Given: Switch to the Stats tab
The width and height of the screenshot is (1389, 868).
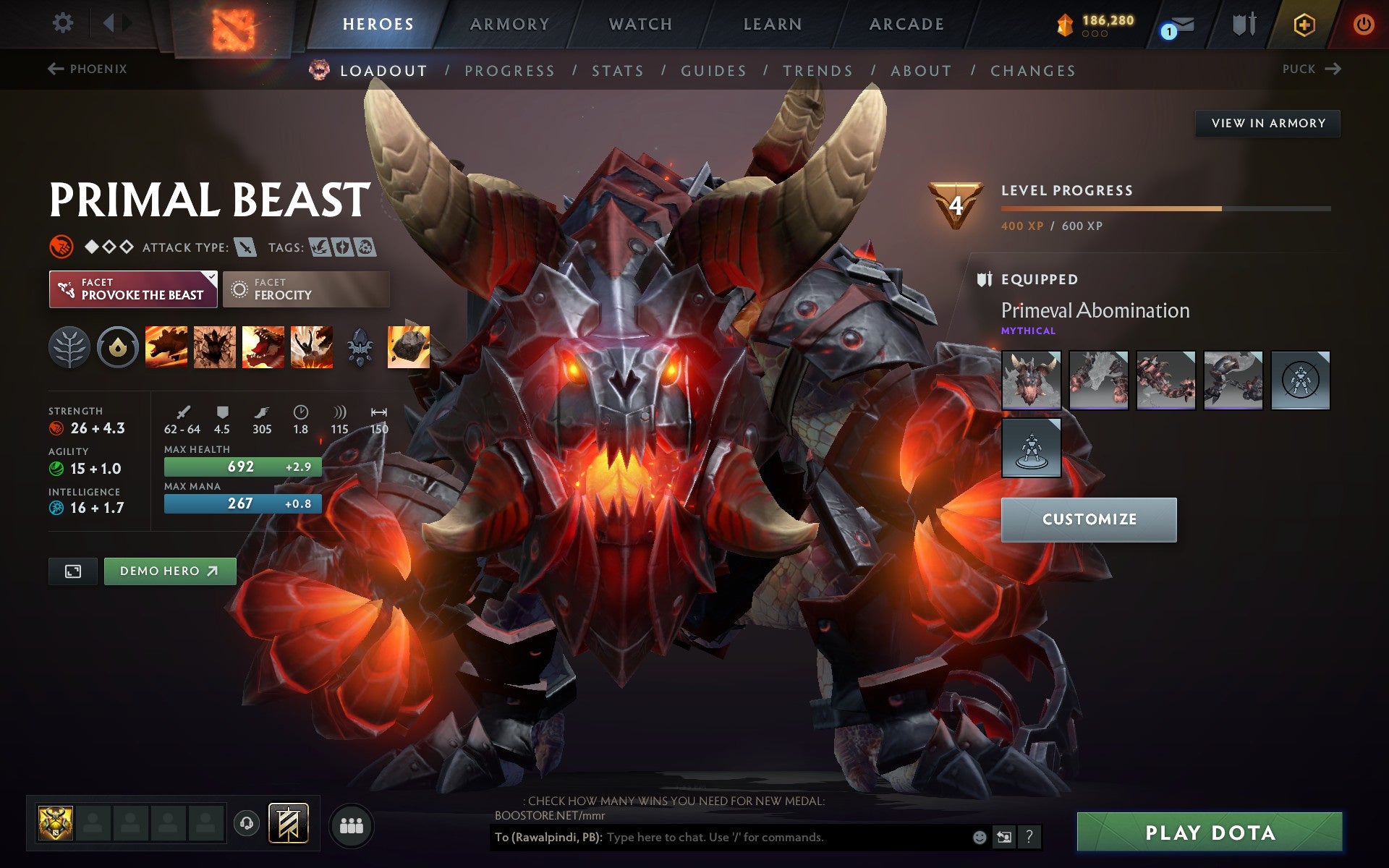Looking at the screenshot, I should pyautogui.click(x=616, y=70).
